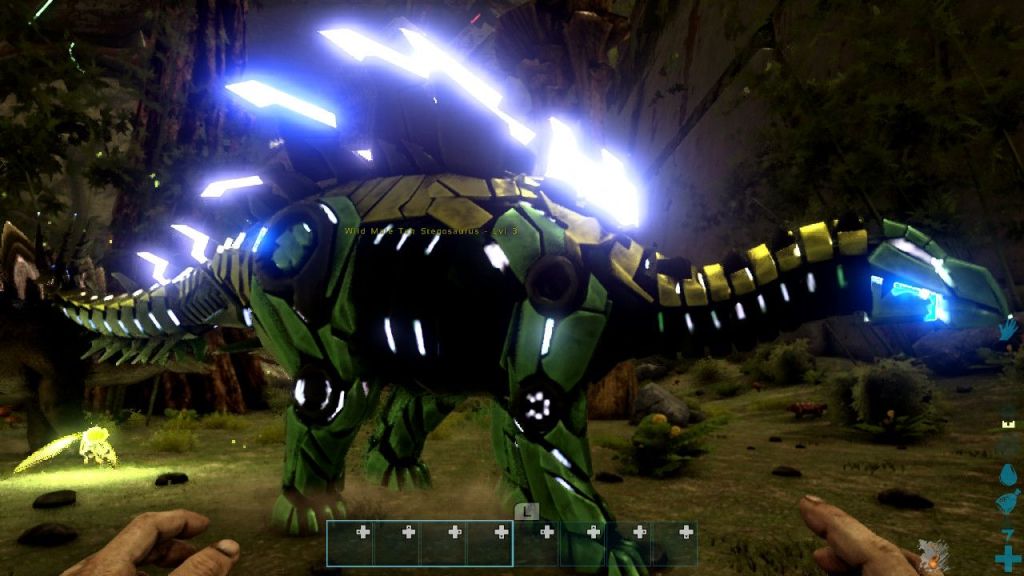Click the health cross status icon
The width and height of the screenshot is (1024, 576).
click(x=1007, y=558)
